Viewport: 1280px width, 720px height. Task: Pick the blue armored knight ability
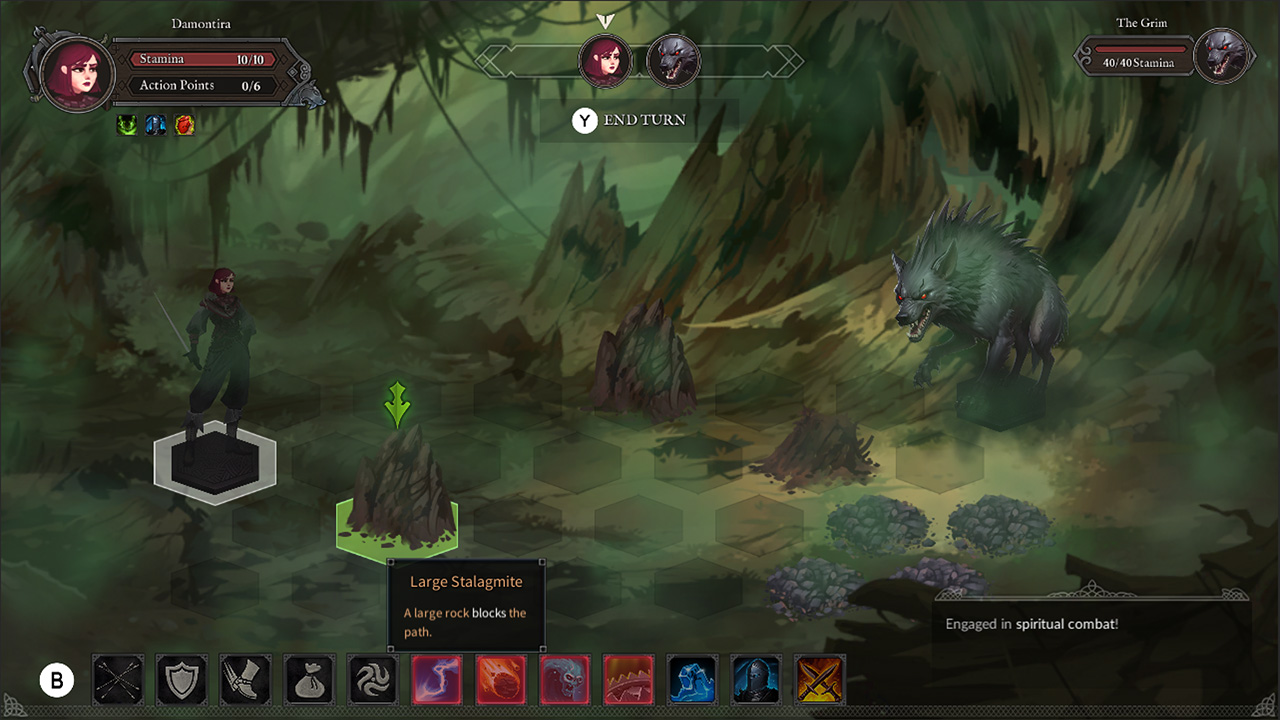(757, 679)
